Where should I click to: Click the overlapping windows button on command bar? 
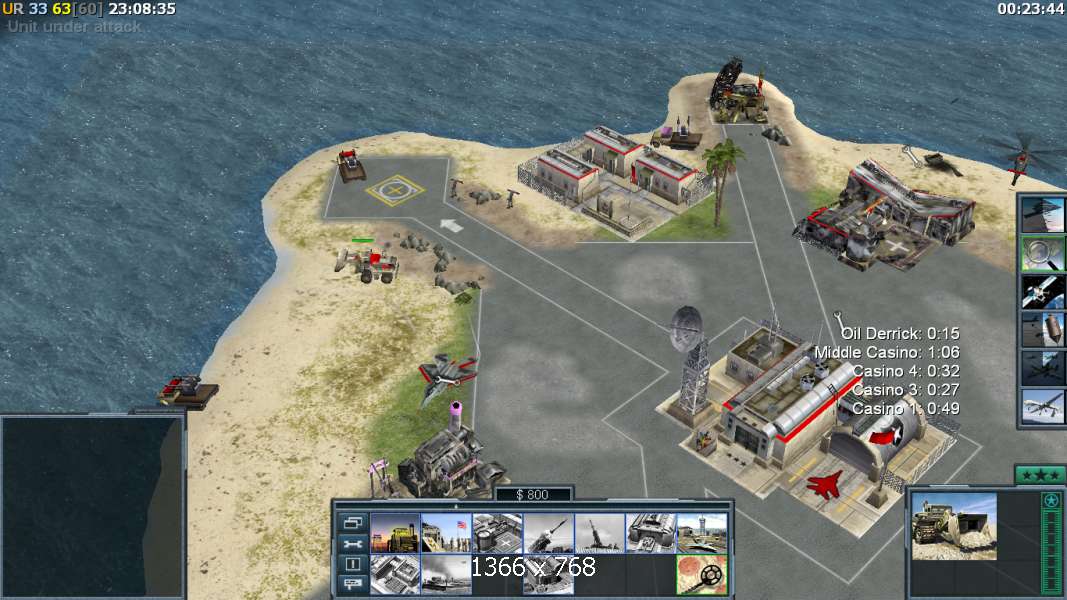[x=352, y=522]
